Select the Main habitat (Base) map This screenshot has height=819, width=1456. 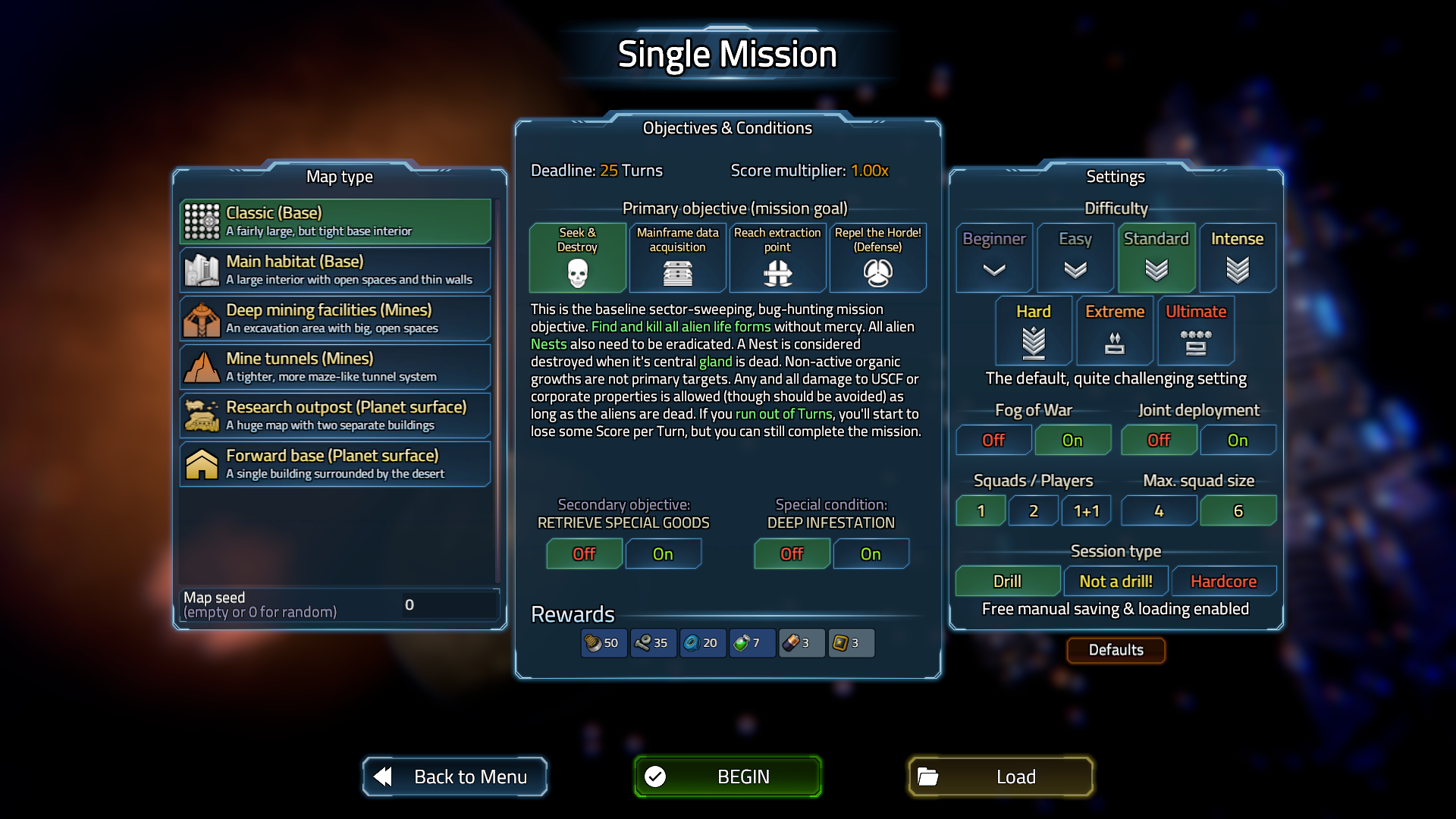(x=335, y=270)
